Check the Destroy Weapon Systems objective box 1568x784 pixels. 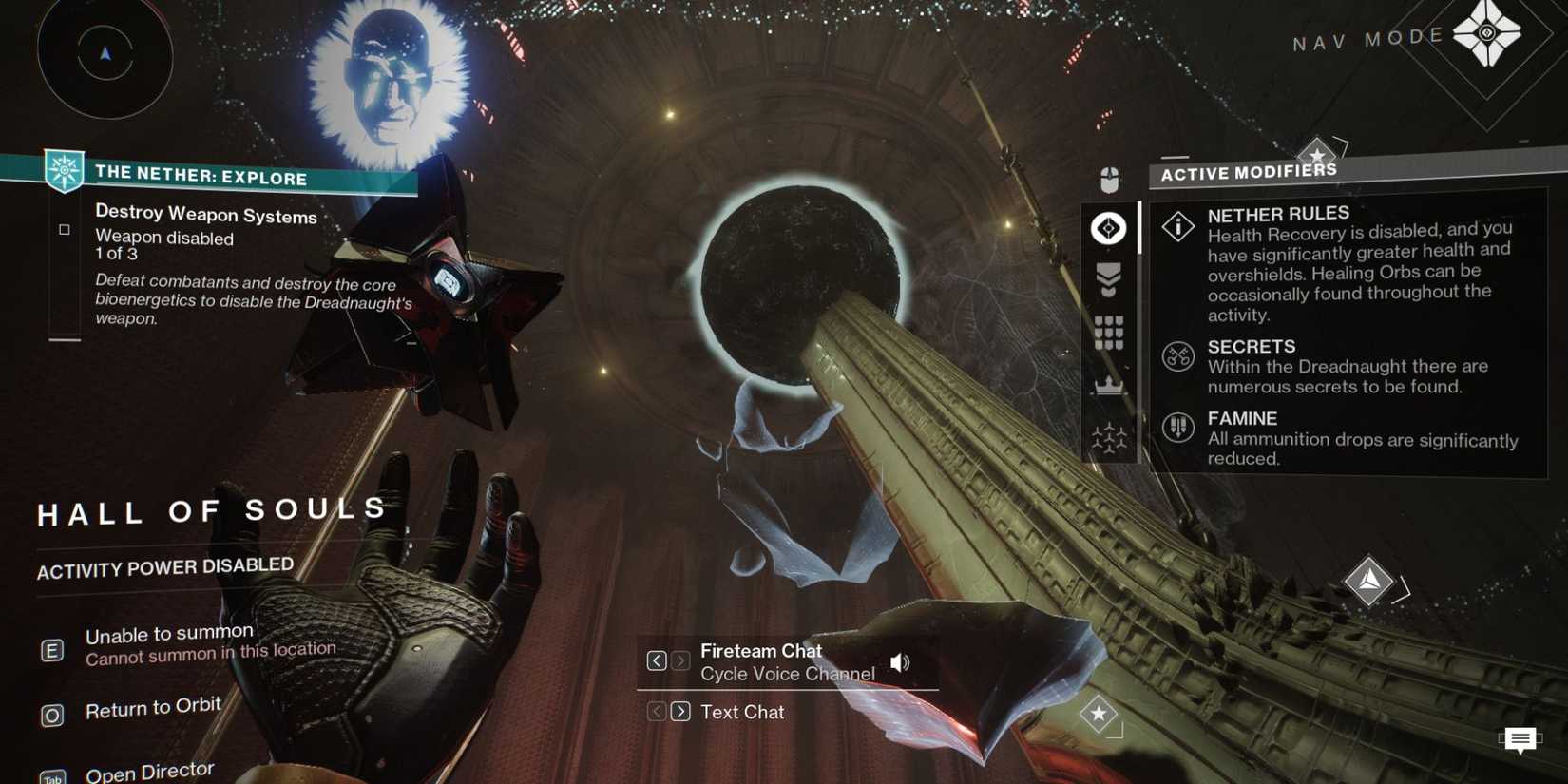pos(65,228)
